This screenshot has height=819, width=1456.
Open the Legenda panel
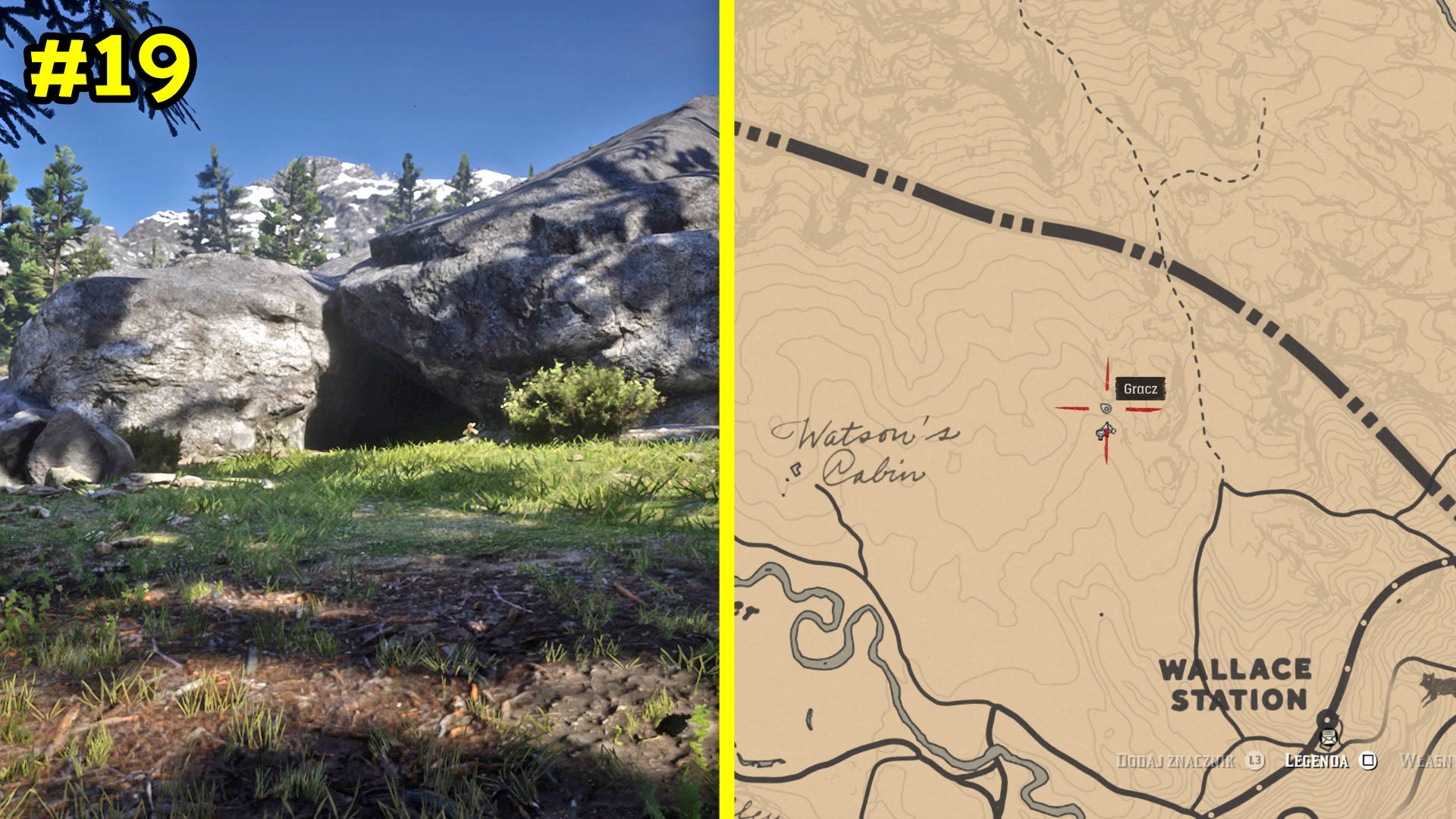click(1316, 761)
